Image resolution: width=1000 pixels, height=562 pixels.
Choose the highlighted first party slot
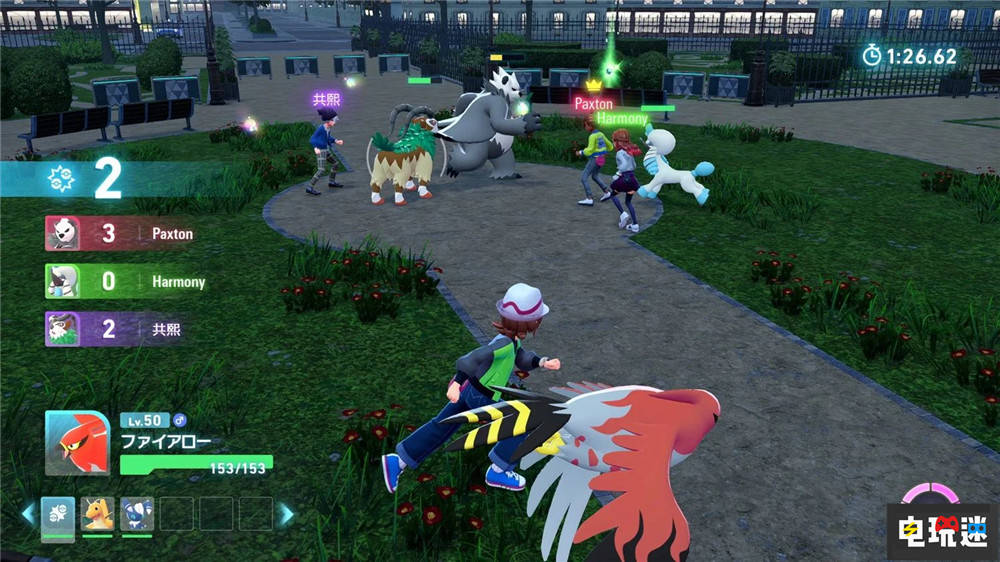coord(58,514)
